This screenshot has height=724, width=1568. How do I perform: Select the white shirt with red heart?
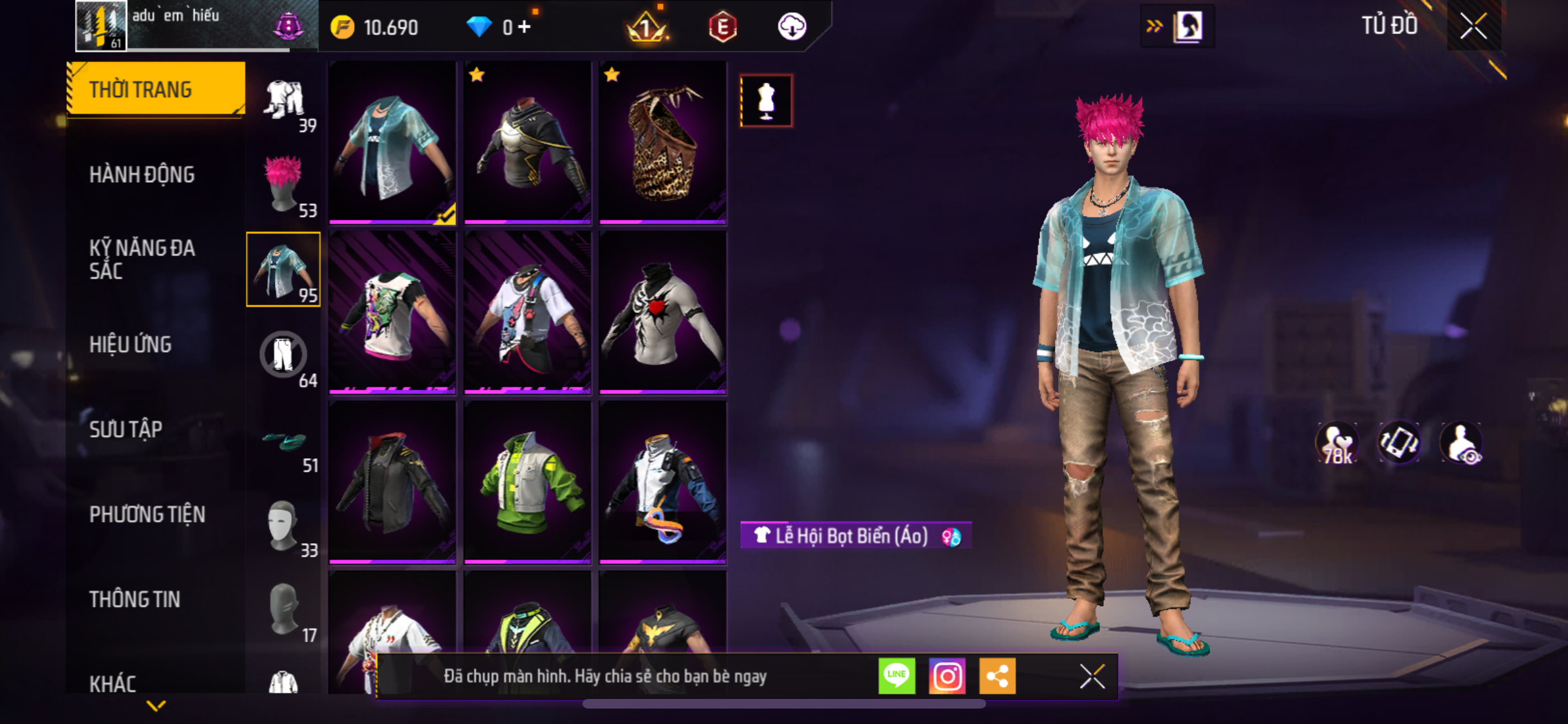tap(662, 313)
